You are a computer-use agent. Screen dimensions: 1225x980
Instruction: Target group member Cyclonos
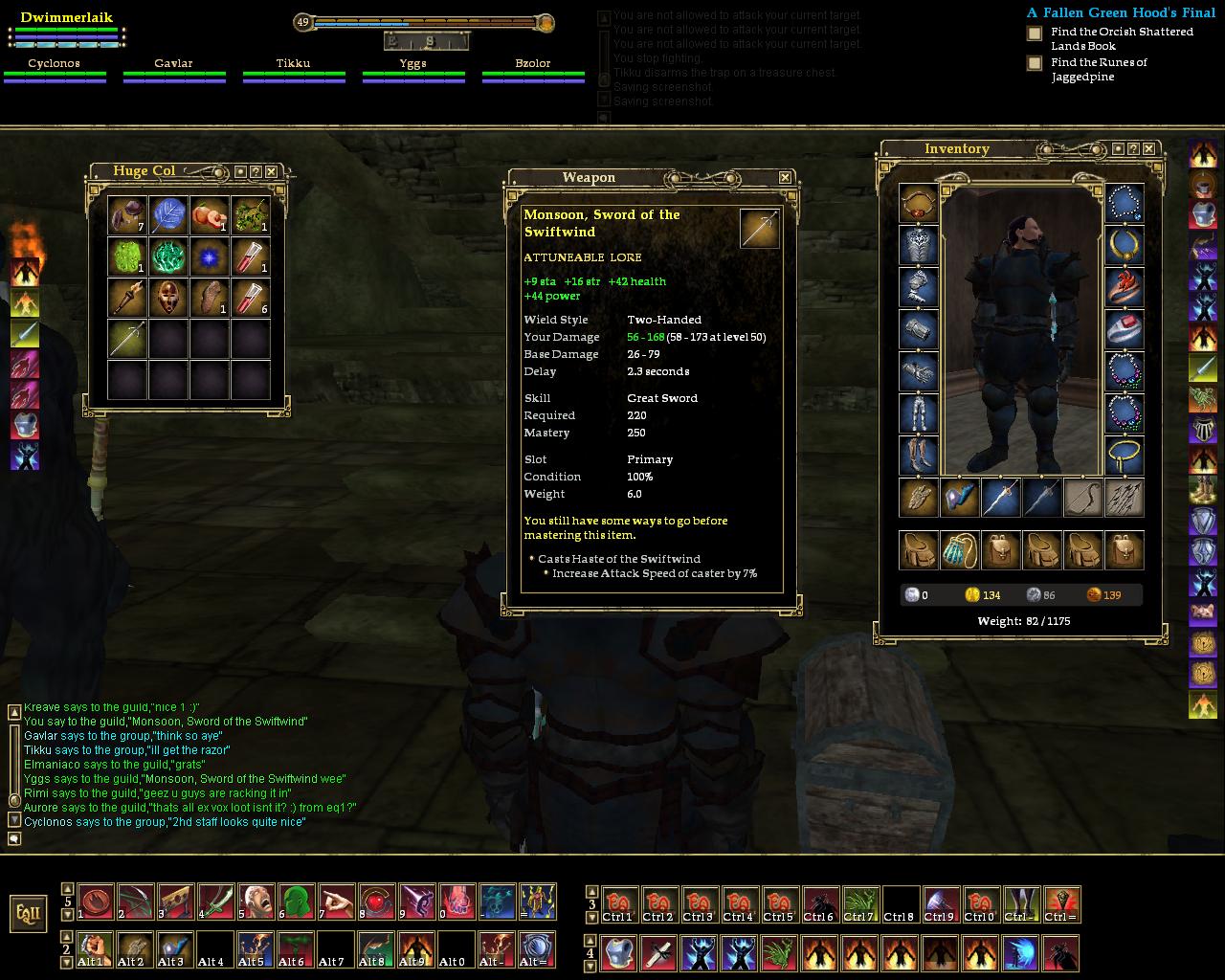(x=54, y=64)
